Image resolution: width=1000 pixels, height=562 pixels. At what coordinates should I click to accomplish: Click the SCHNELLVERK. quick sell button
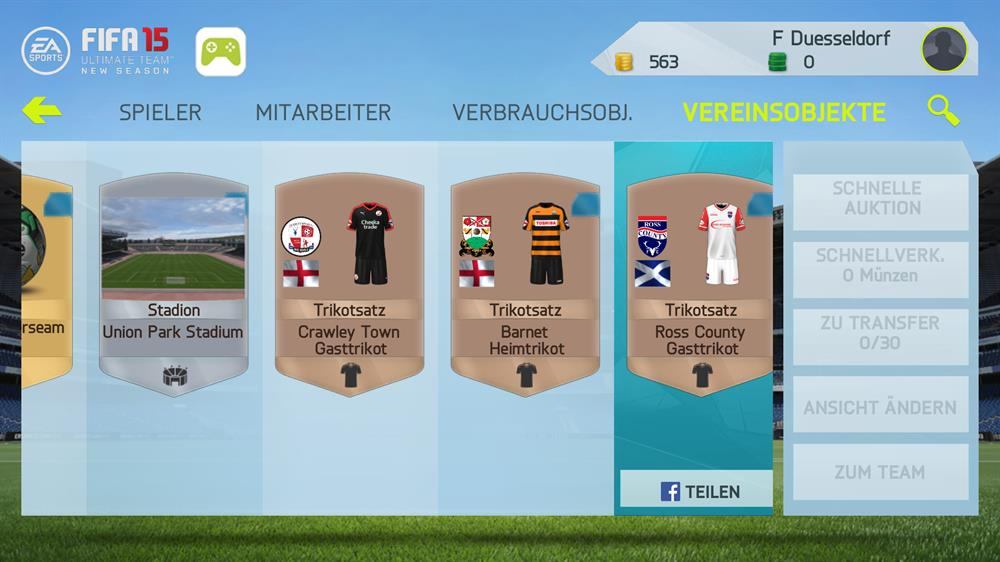pos(880,265)
